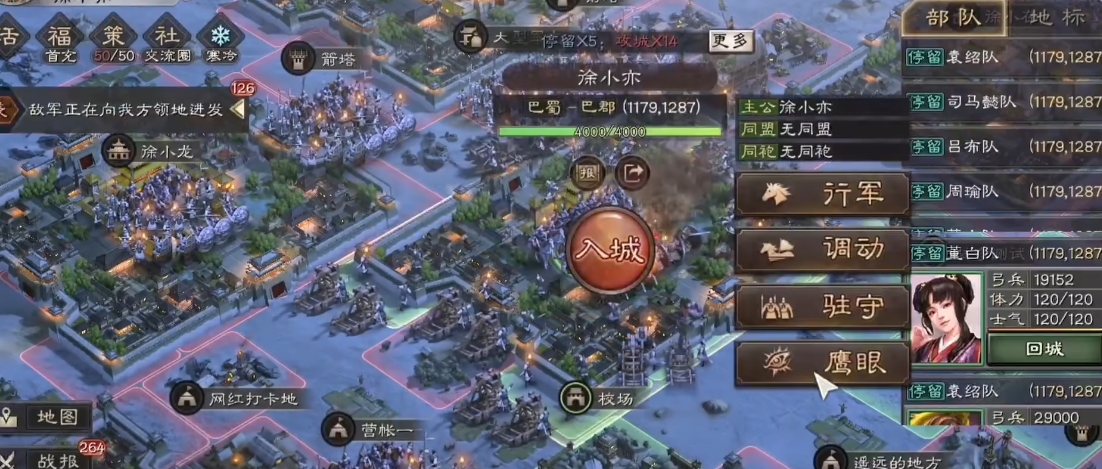The image size is (1102, 469).
Task: Select the 吕布队 troop row
Action: point(1002,146)
